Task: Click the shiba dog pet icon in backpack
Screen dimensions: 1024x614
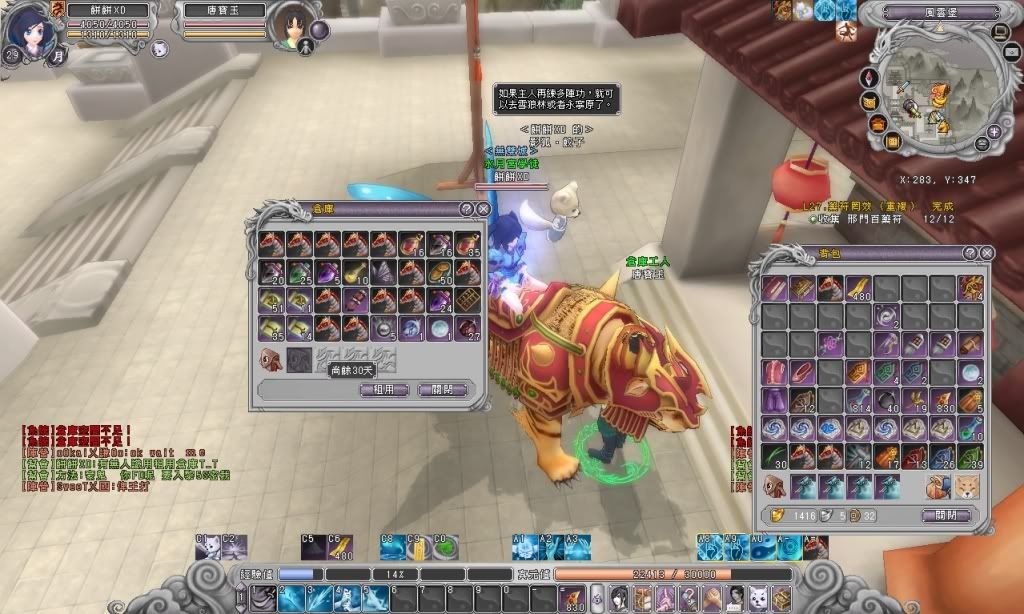Action: pyautogui.click(x=970, y=487)
